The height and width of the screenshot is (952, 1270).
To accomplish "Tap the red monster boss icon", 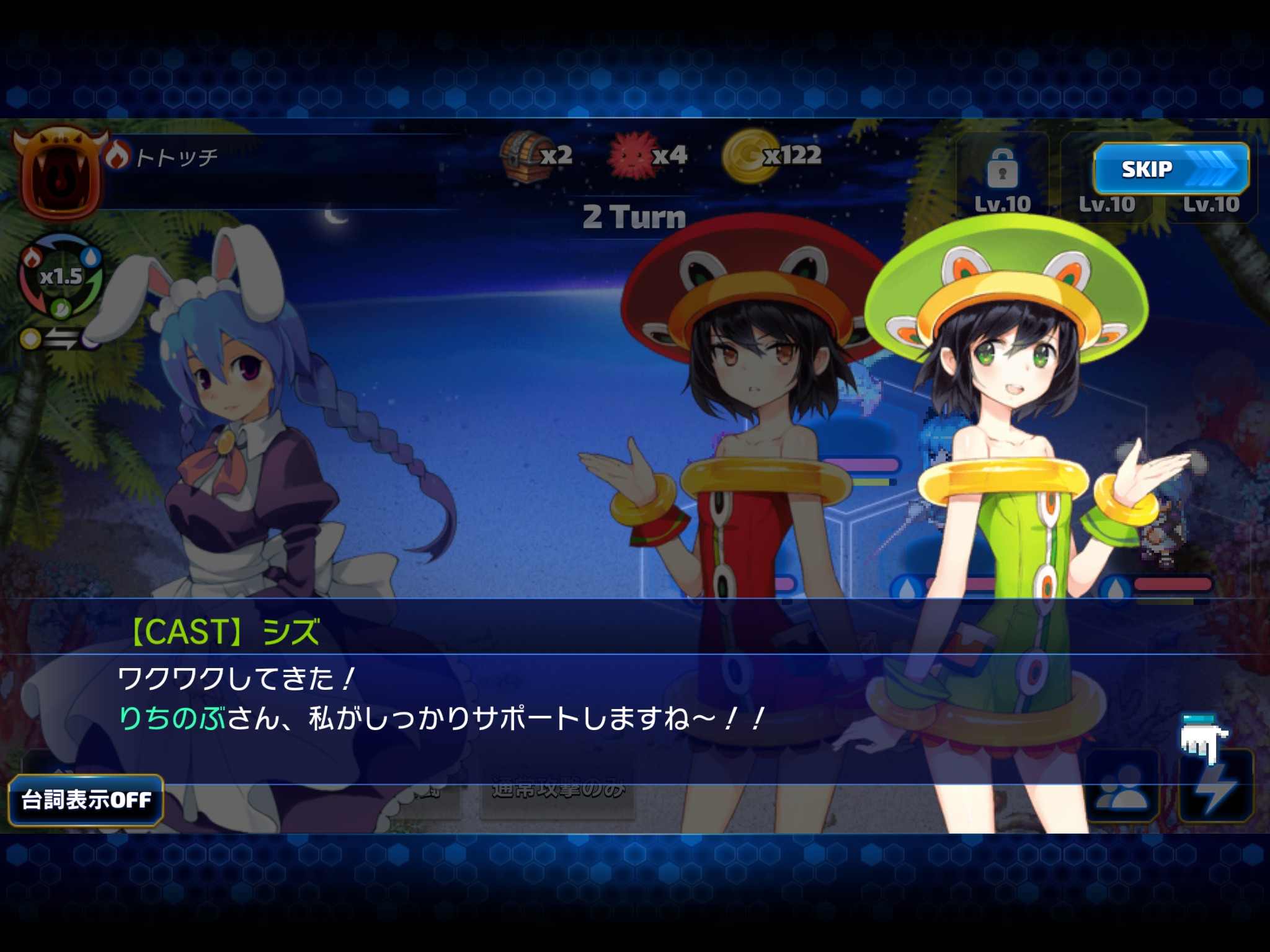I will [60, 175].
